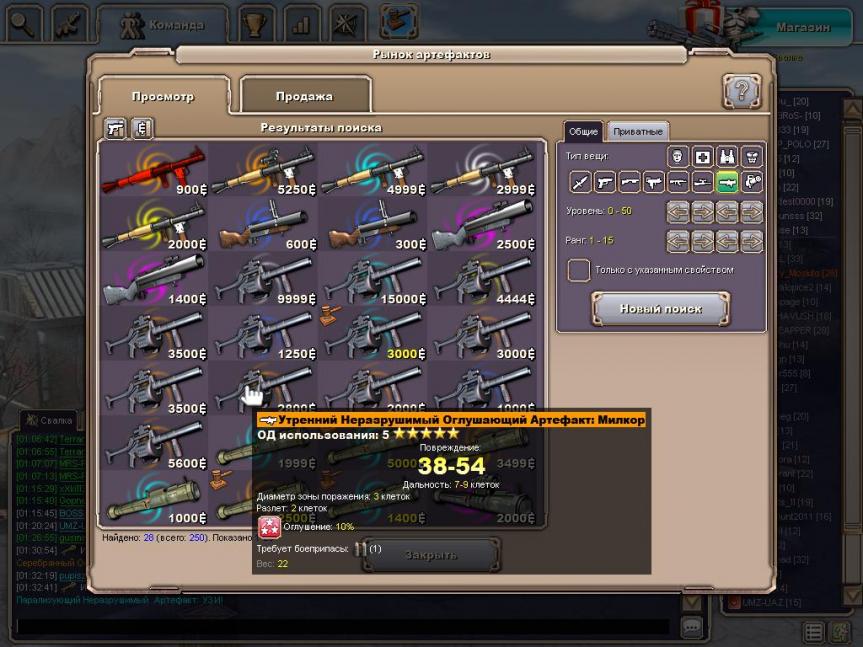Viewport: 863px width, 647px height.
Task: Choose the grenade launcher priced 9999
Action: 262,280
